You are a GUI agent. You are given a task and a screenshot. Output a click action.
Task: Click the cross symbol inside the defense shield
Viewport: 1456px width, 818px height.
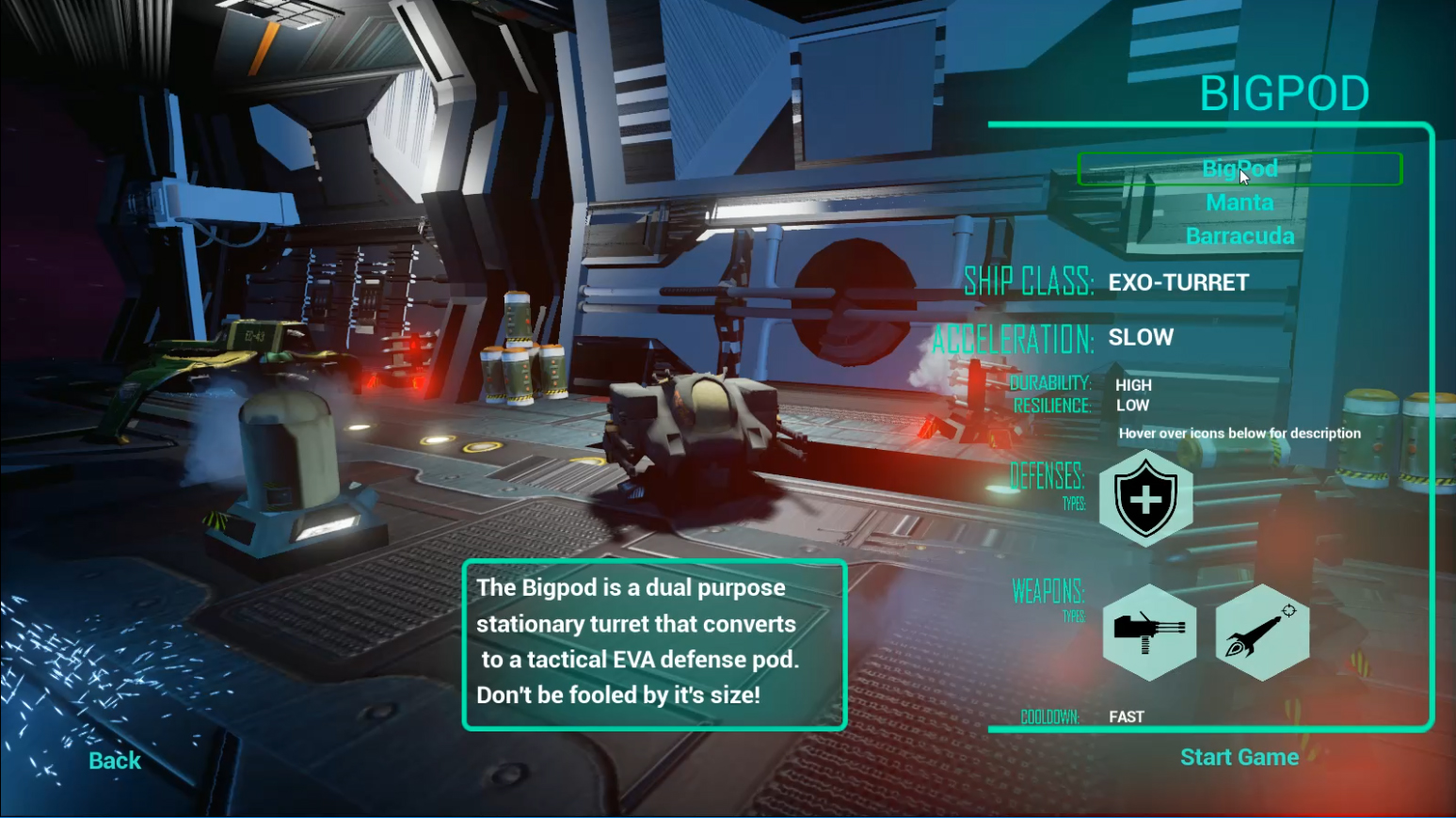click(1145, 498)
